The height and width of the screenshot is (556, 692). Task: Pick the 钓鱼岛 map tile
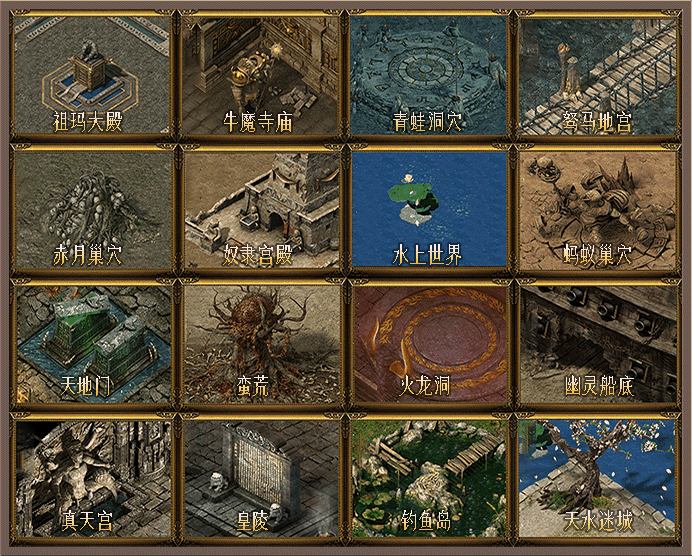click(427, 476)
